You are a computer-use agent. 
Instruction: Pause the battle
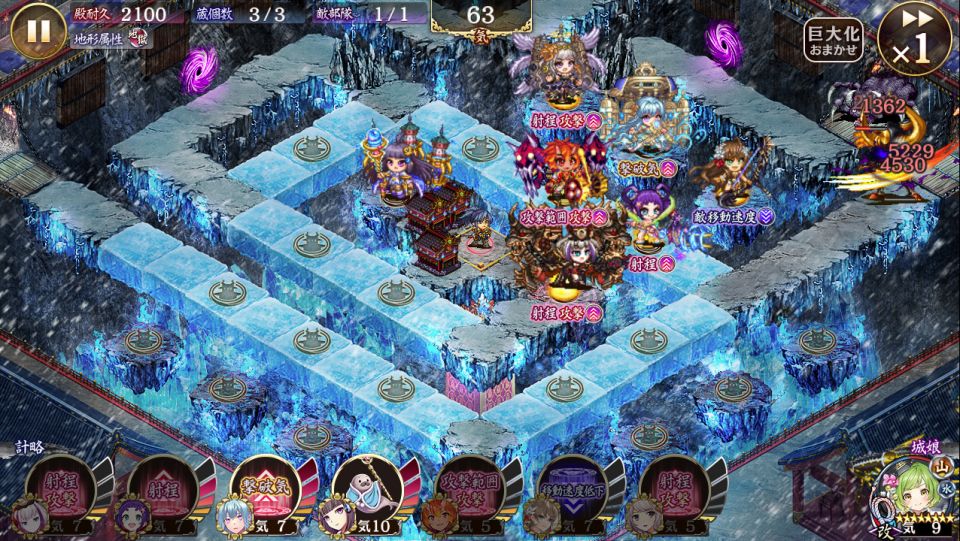37,30
